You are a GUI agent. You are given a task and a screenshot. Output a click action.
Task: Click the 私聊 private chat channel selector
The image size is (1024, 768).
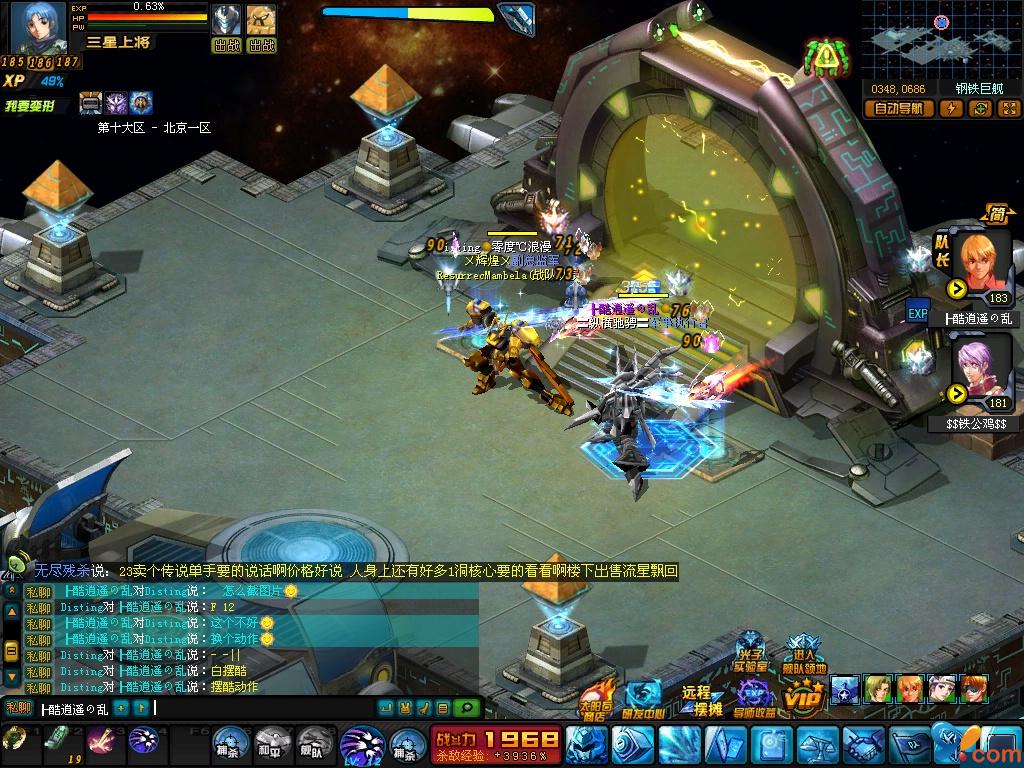coord(19,708)
